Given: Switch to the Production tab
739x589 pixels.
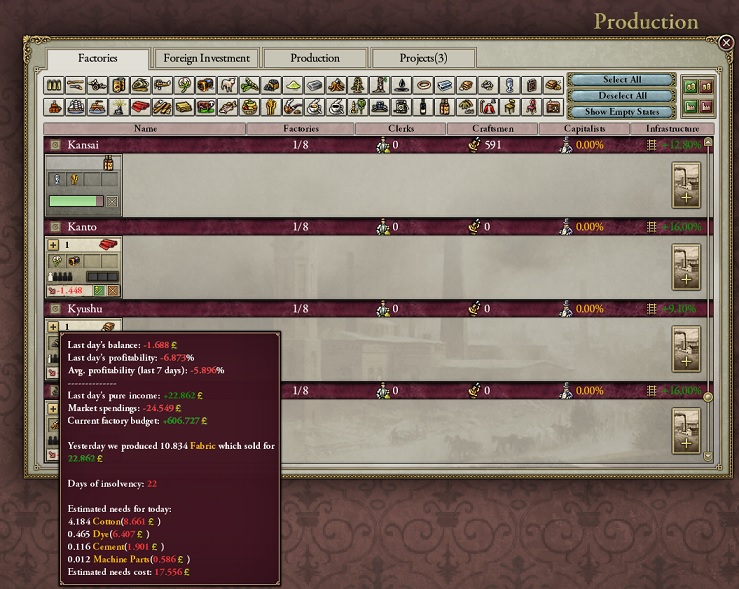Looking at the screenshot, I should click(x=315, y=58).
